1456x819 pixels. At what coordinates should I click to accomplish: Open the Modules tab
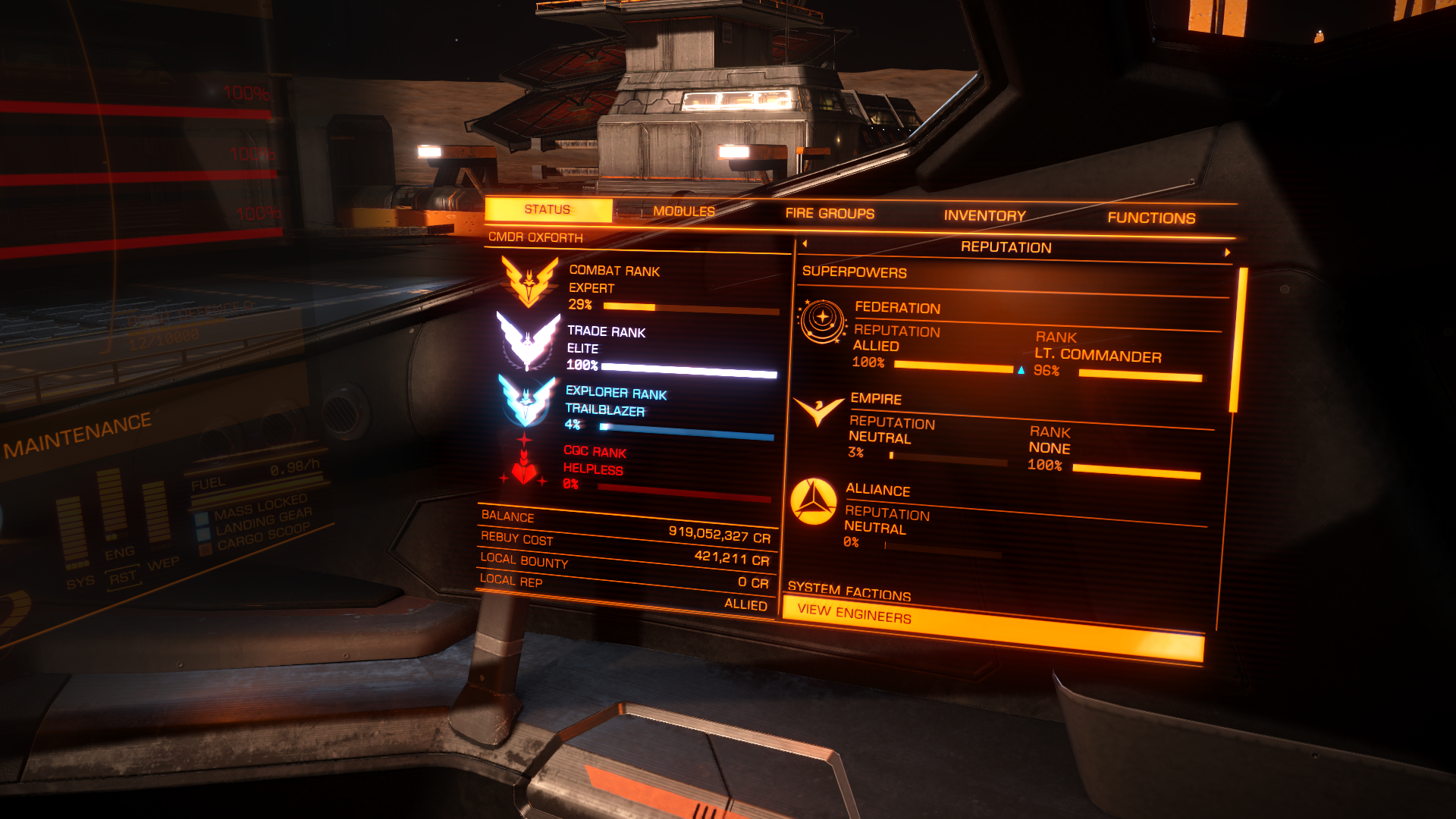pyautogui.click(x=683, y=212)
